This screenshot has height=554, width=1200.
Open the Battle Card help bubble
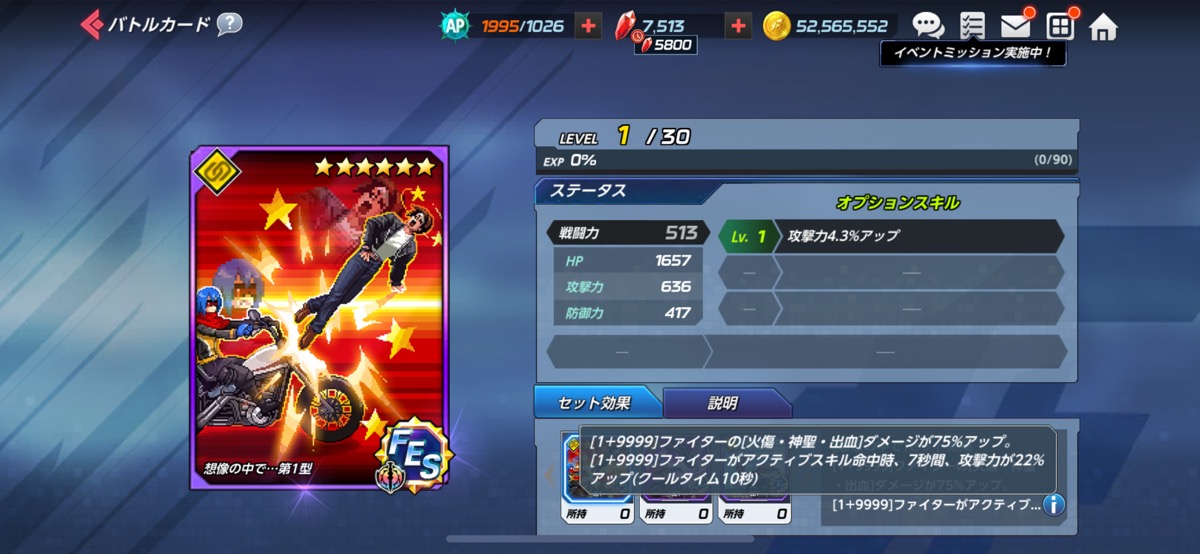(230, 24)
